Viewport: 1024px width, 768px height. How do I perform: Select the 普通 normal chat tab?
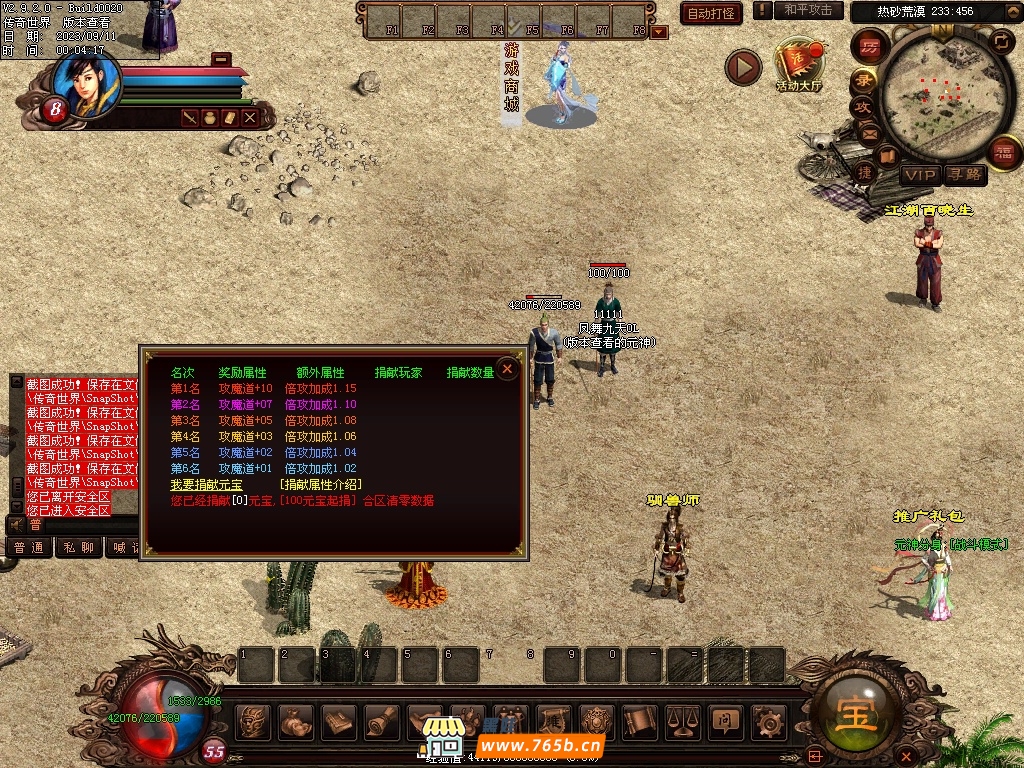(x=29, y=547)
